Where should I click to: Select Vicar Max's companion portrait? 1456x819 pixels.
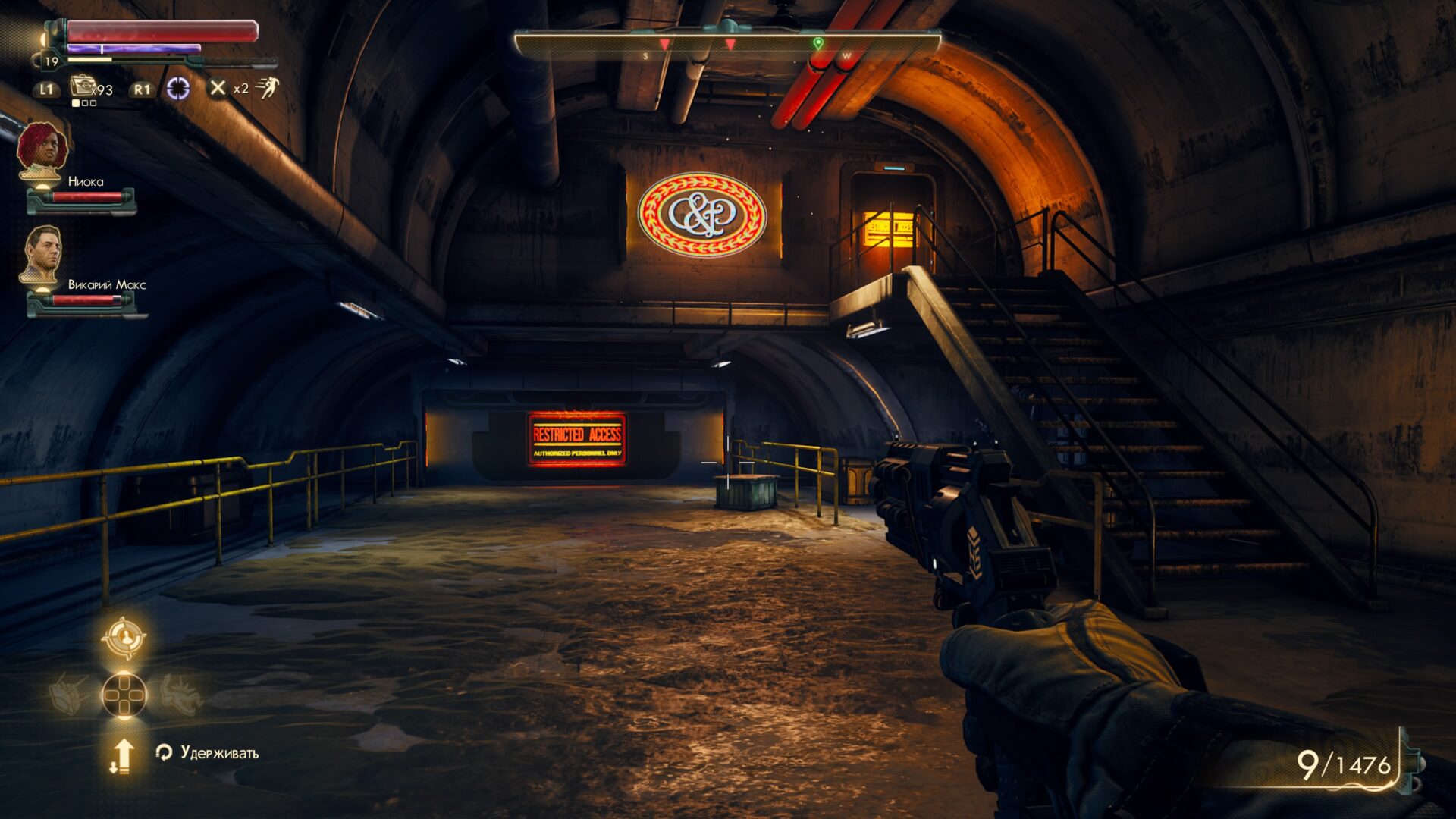coord(41,256)
